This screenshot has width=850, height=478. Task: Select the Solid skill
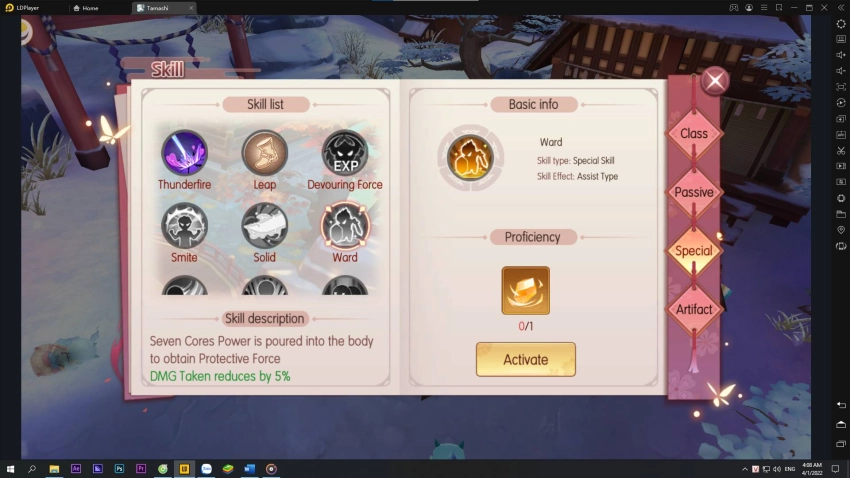(x=265, y=225)
